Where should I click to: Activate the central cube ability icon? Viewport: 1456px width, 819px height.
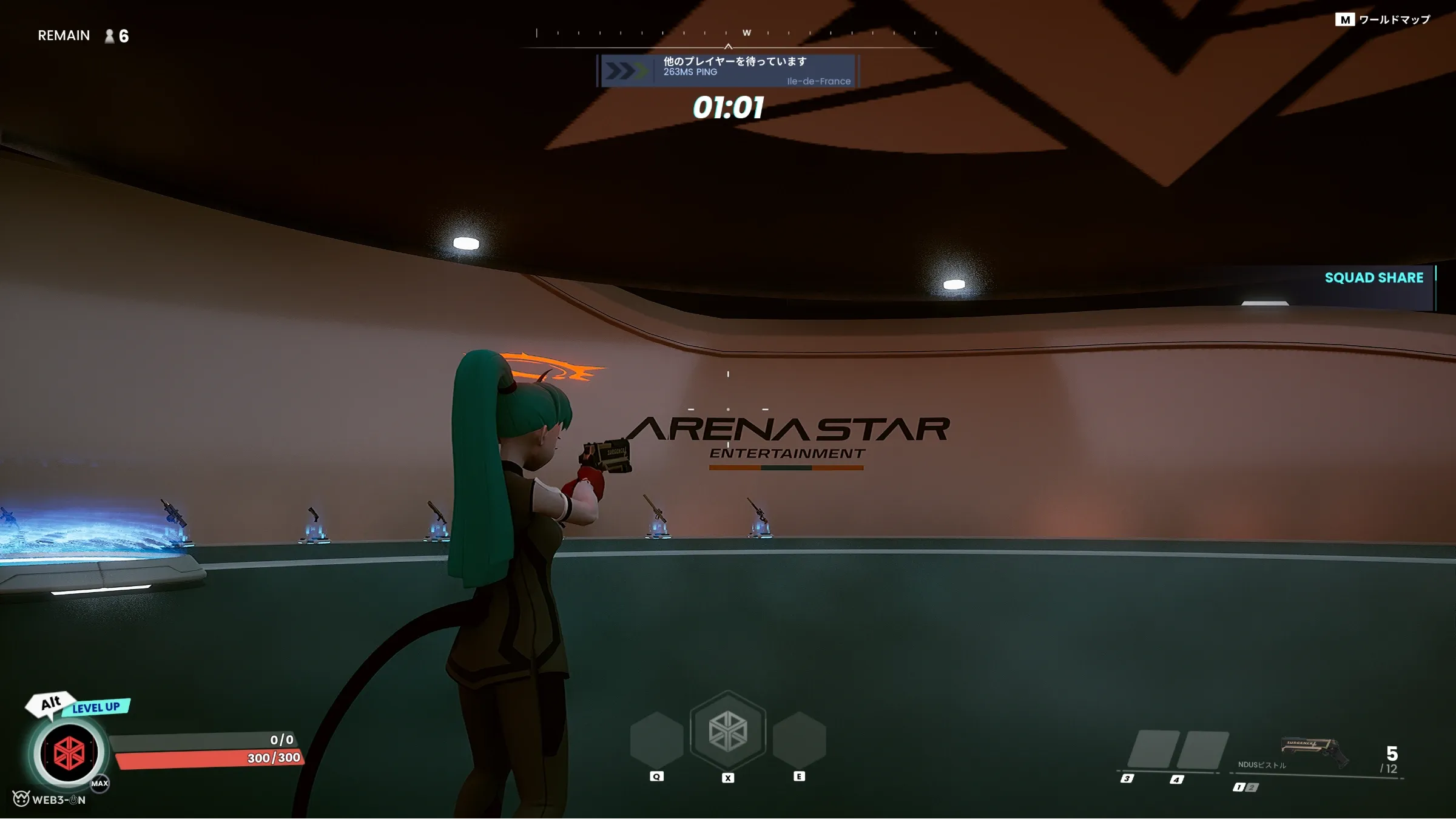(x=728, y=730)
